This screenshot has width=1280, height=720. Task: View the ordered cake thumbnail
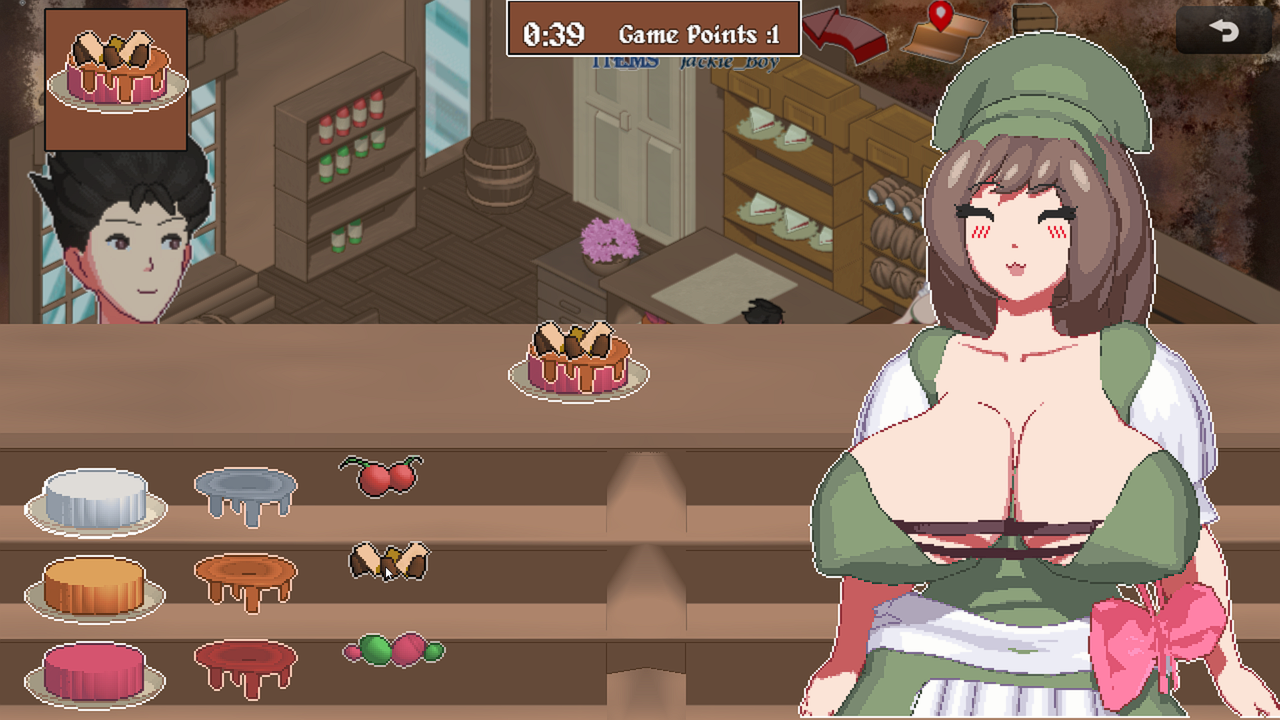[x=116, y=80]
